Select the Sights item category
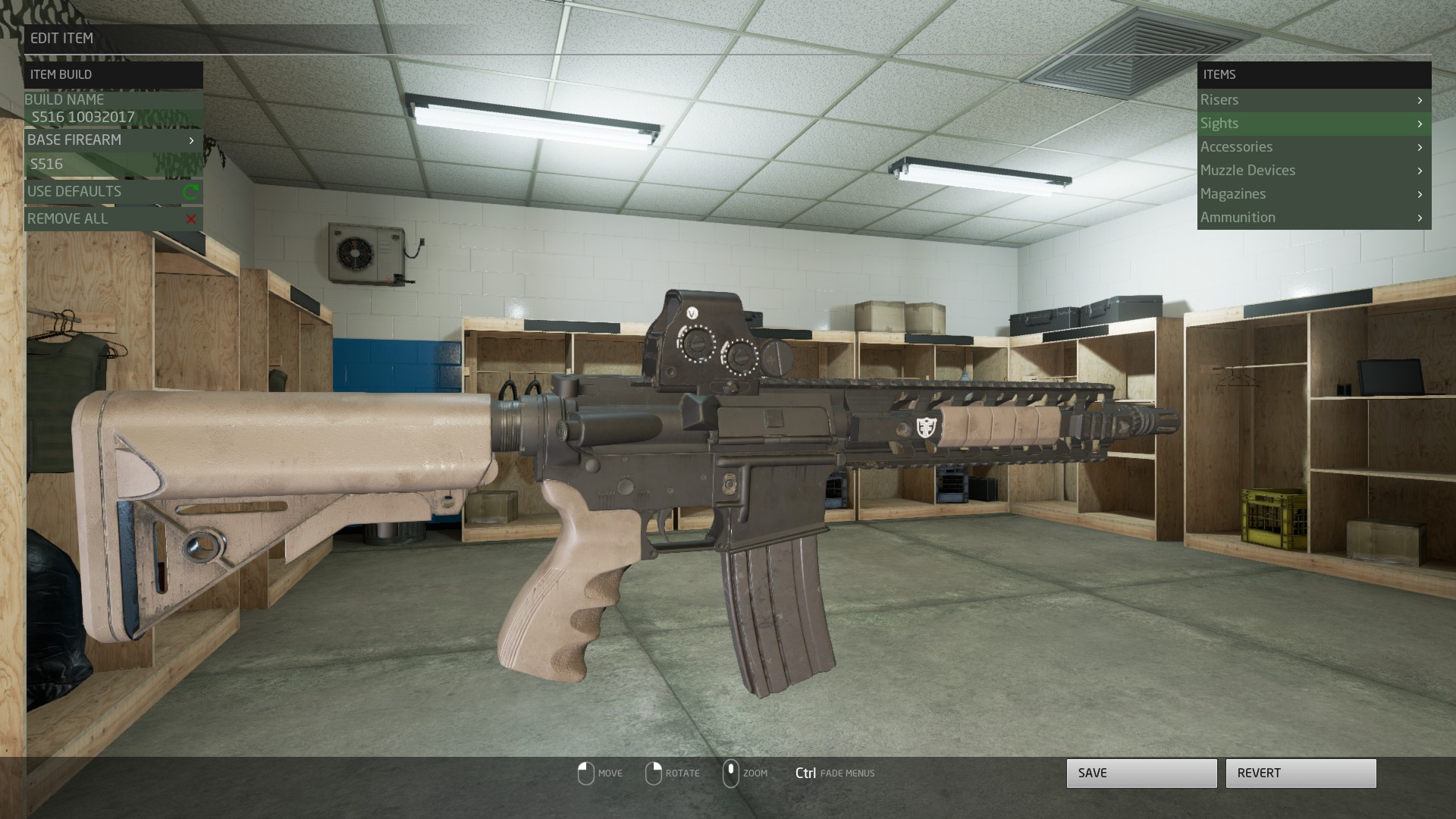This screenshot has height=819, width=1456. 1313,124
